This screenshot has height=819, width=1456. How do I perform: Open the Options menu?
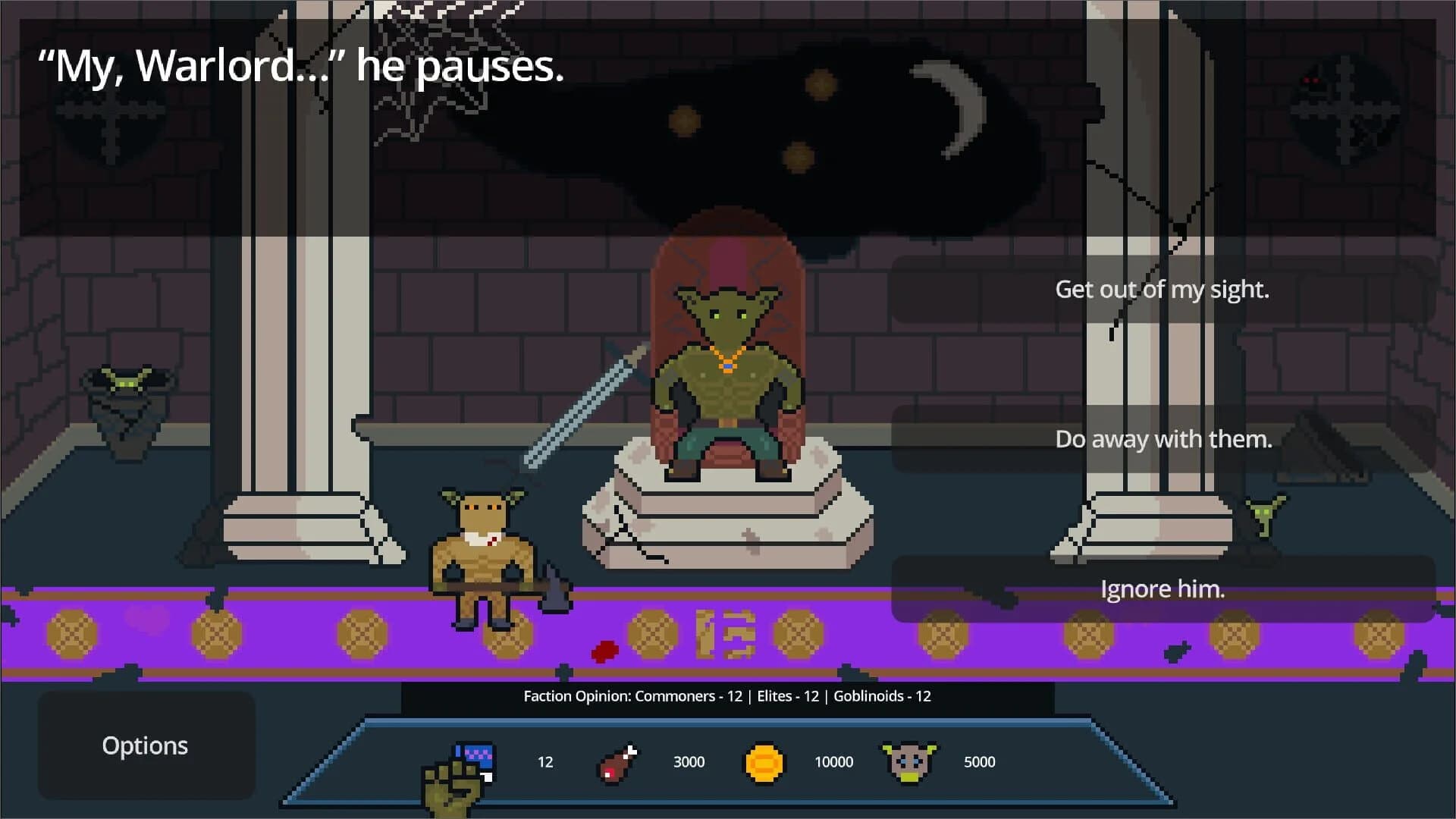(x=145, y=745)
